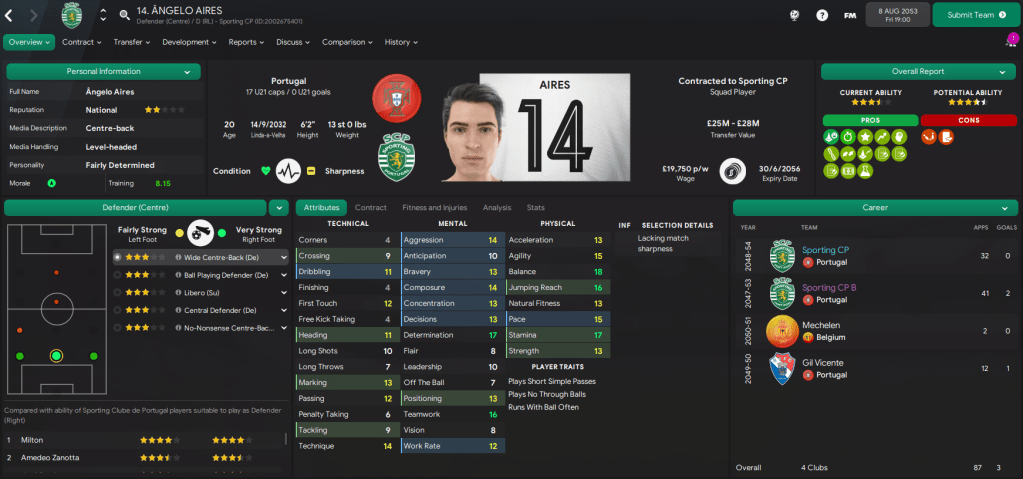Open the Reports menu
1023x479 pixels.
pos(247,42)
